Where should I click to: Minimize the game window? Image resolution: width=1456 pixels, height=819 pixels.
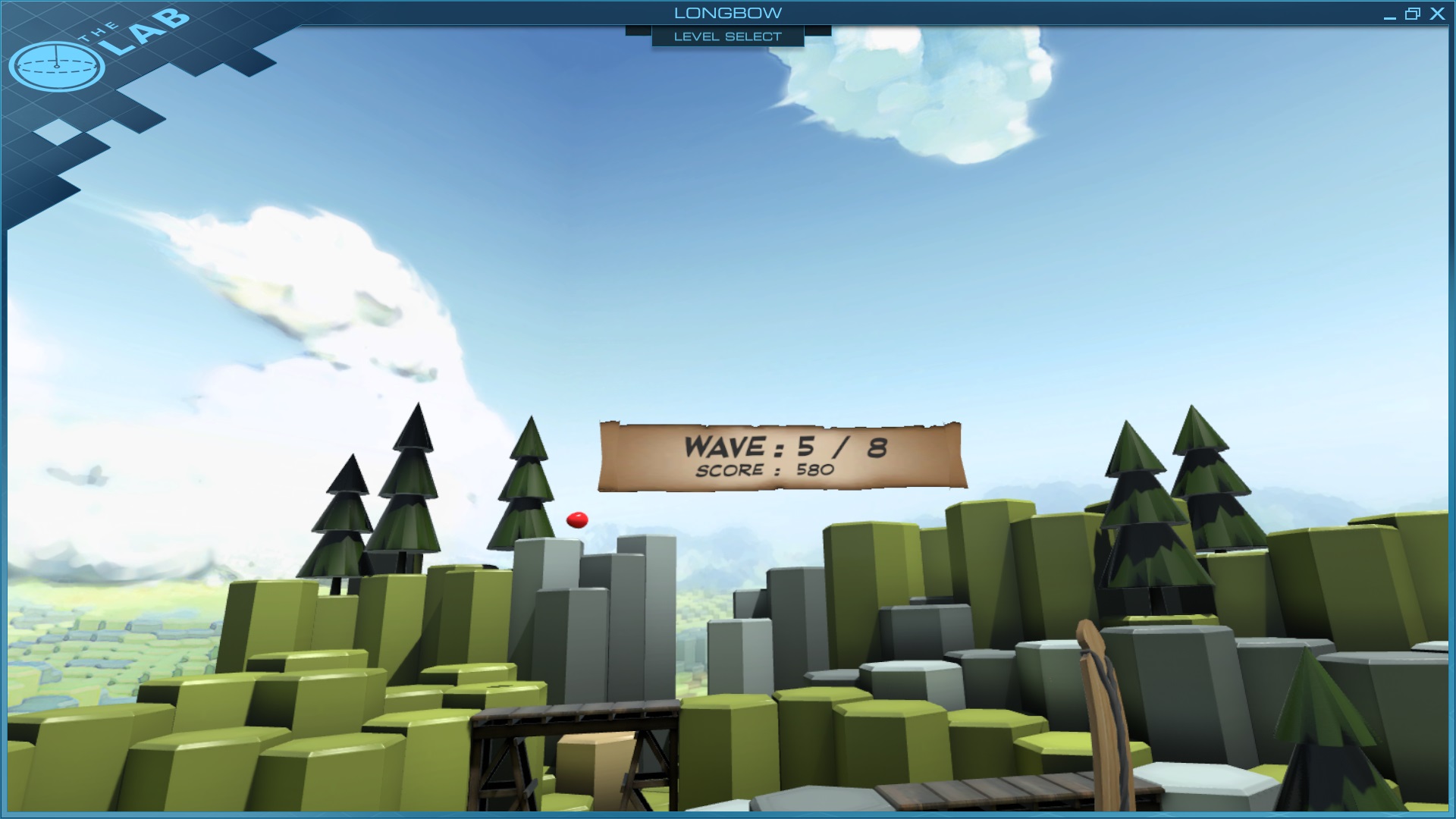(1389, 14)
